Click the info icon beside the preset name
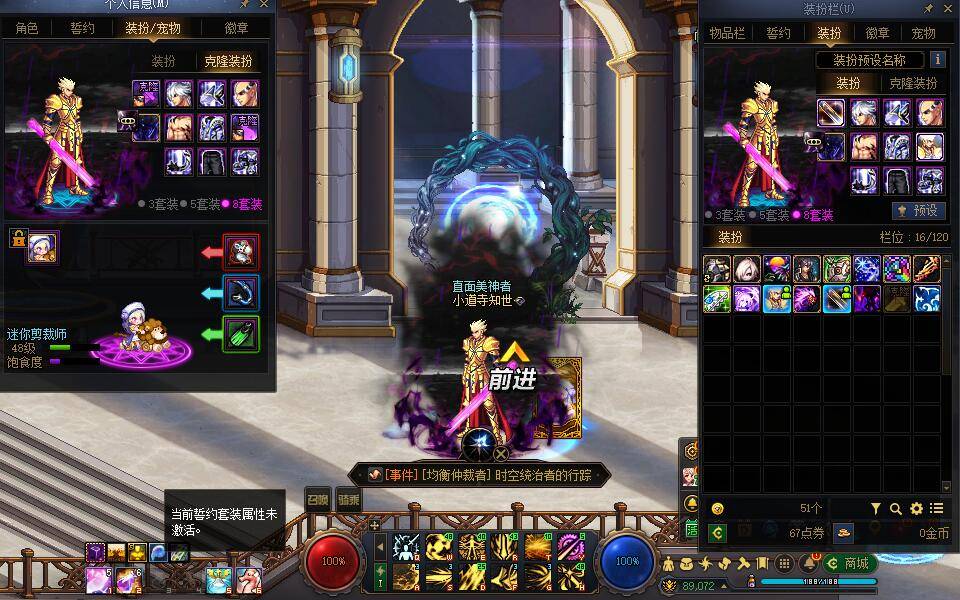The width and height of the screenshot is (960, 600). 937,60
